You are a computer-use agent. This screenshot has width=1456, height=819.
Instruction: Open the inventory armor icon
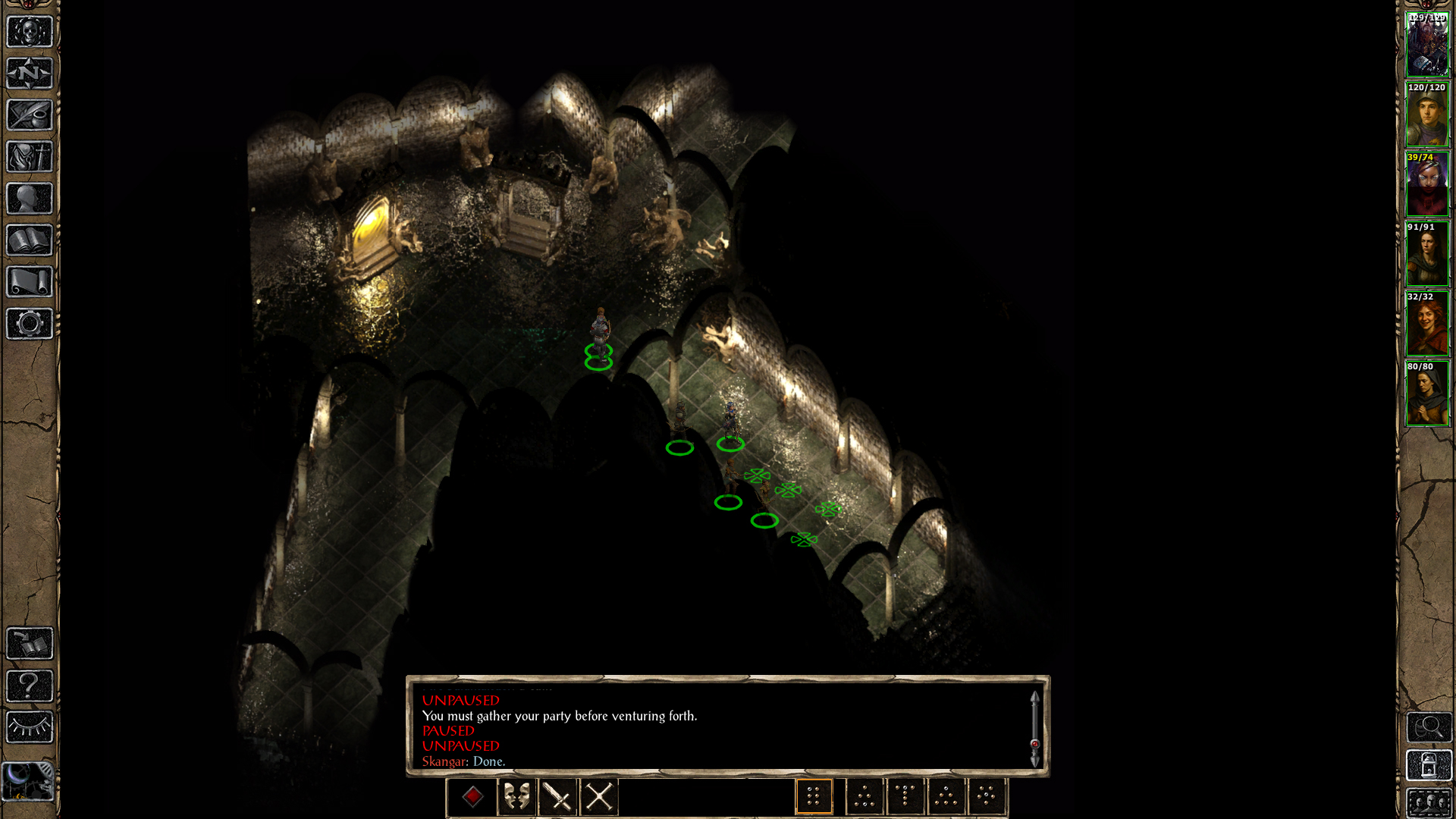(30, 157)
